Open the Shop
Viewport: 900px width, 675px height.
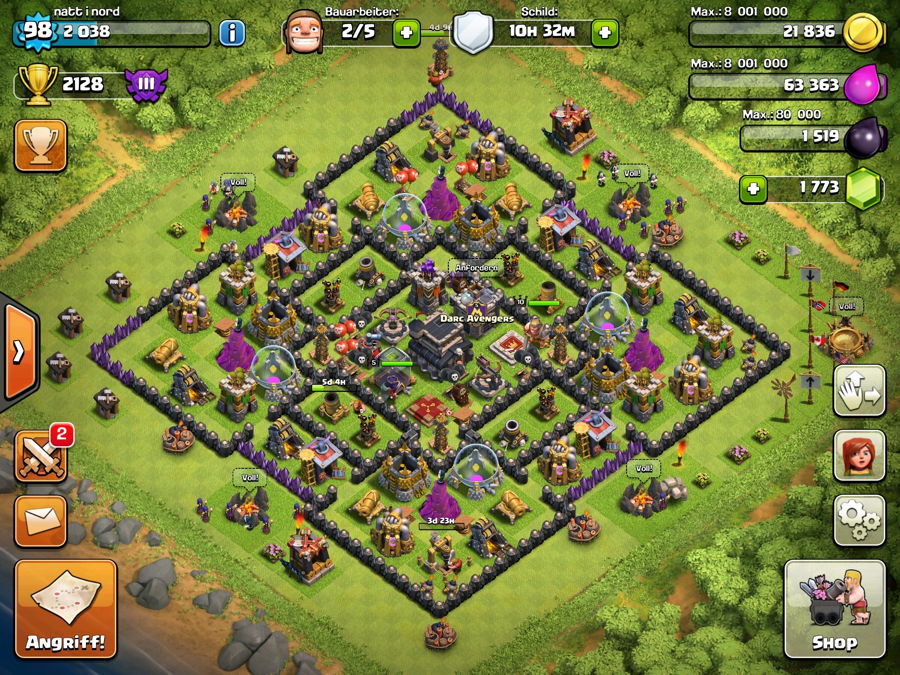point(834,608)
